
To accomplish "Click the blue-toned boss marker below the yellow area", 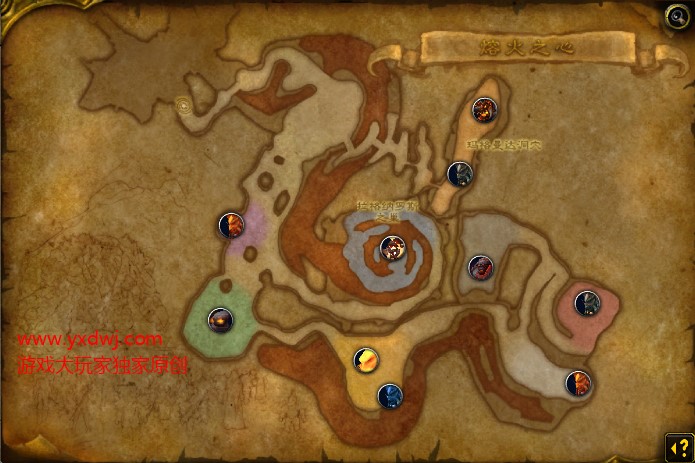I will (x=390, y=396).
